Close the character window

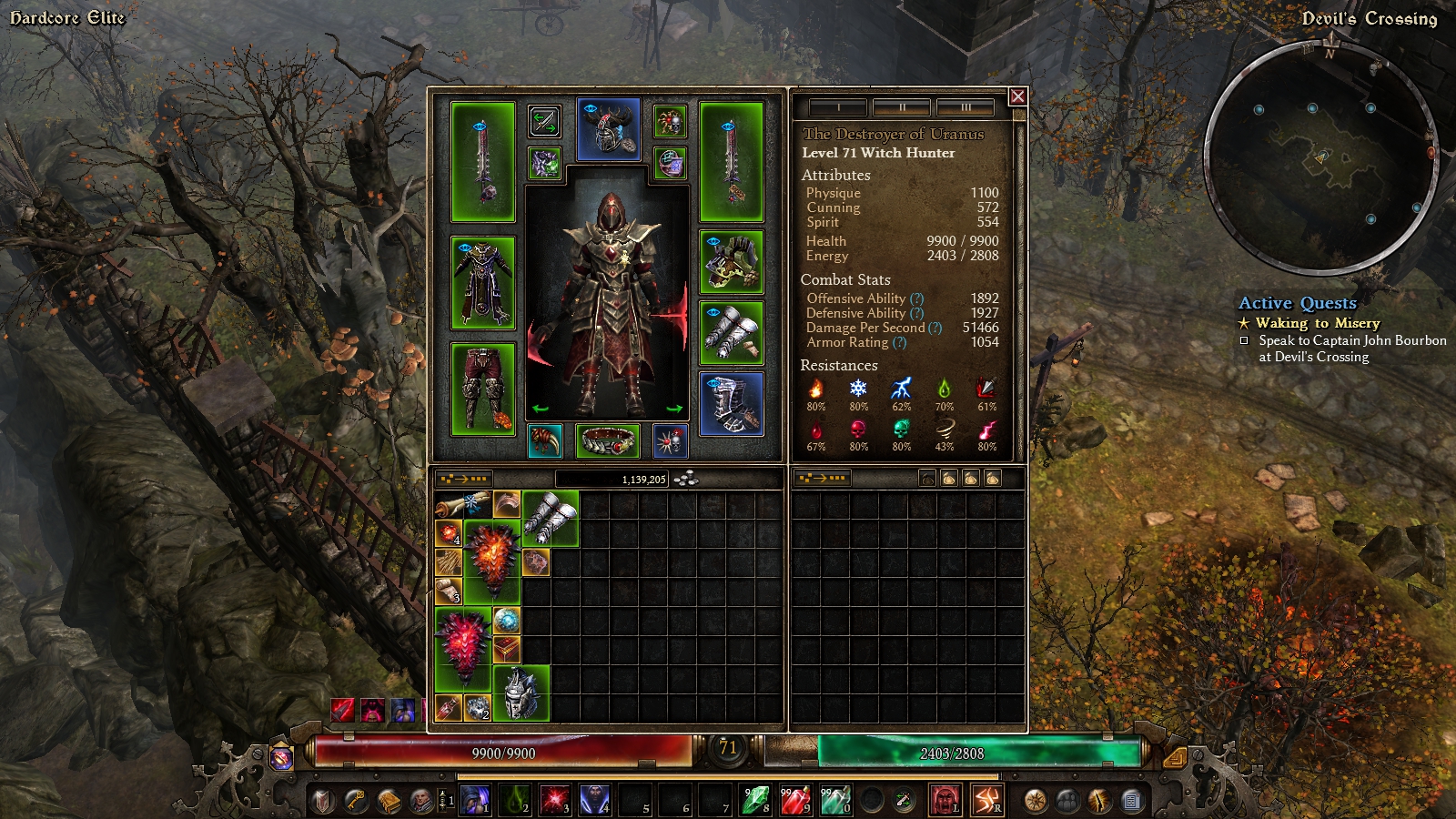pyautogui.click(x=1017, y=96)
